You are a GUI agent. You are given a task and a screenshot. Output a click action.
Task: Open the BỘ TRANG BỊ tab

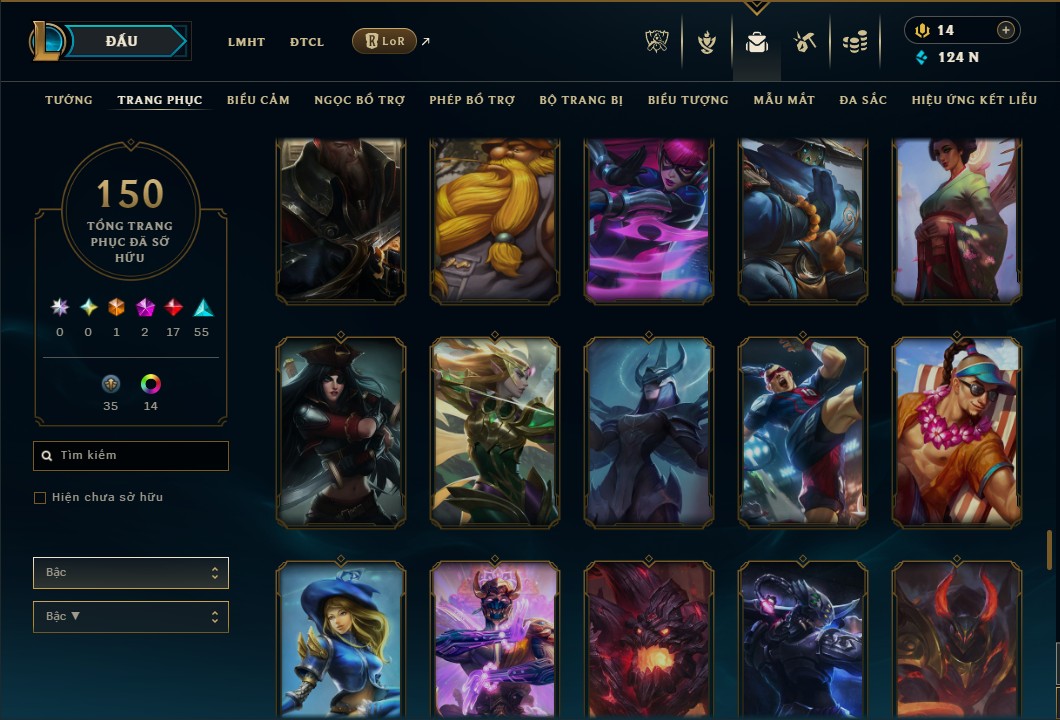[x=581, y=100]
